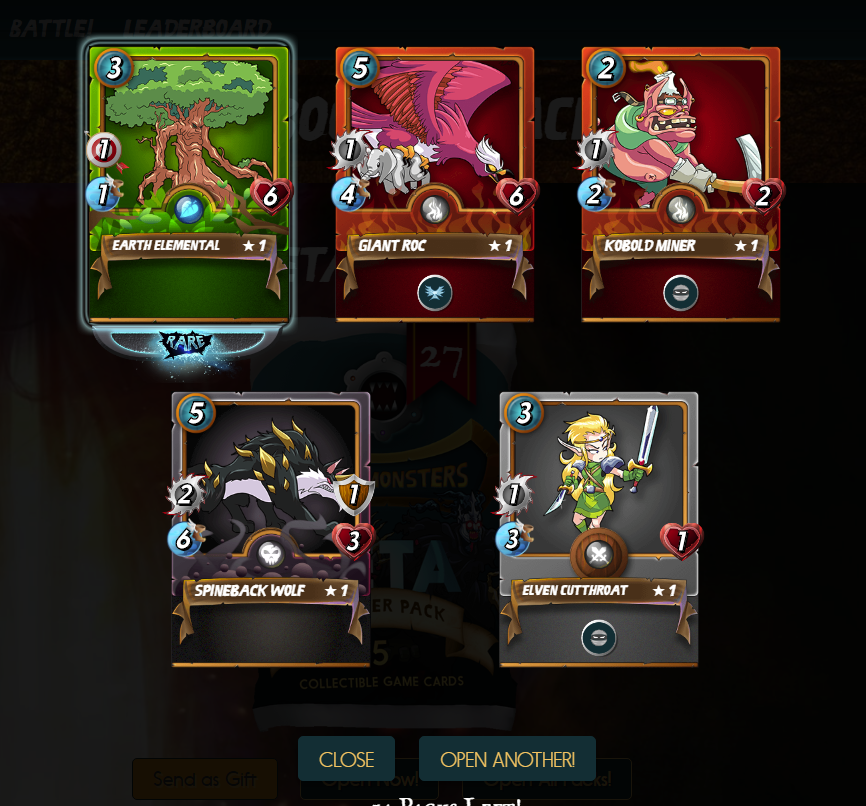Click Giant Roc's flying ability icon

tap(435, 293)
